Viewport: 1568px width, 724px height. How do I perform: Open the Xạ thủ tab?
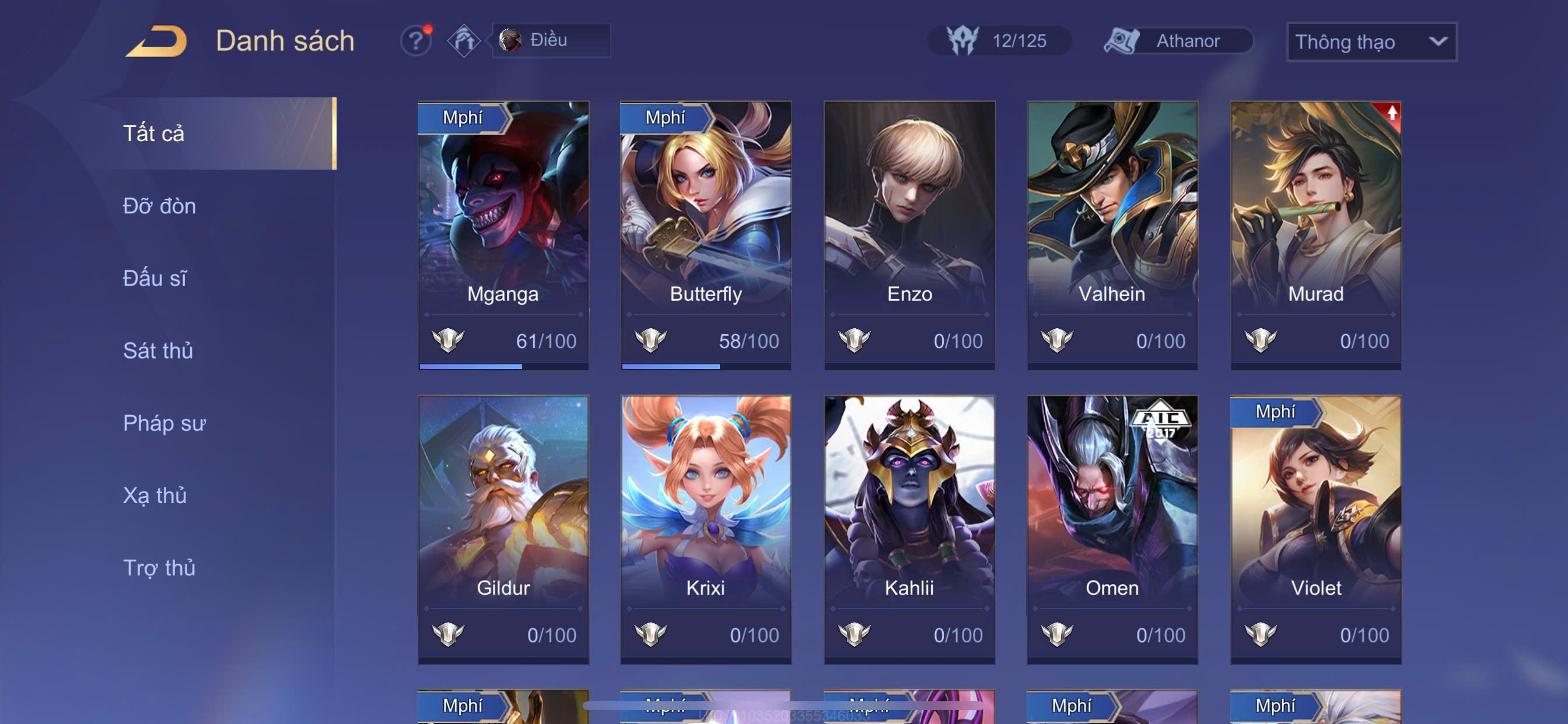155,495
